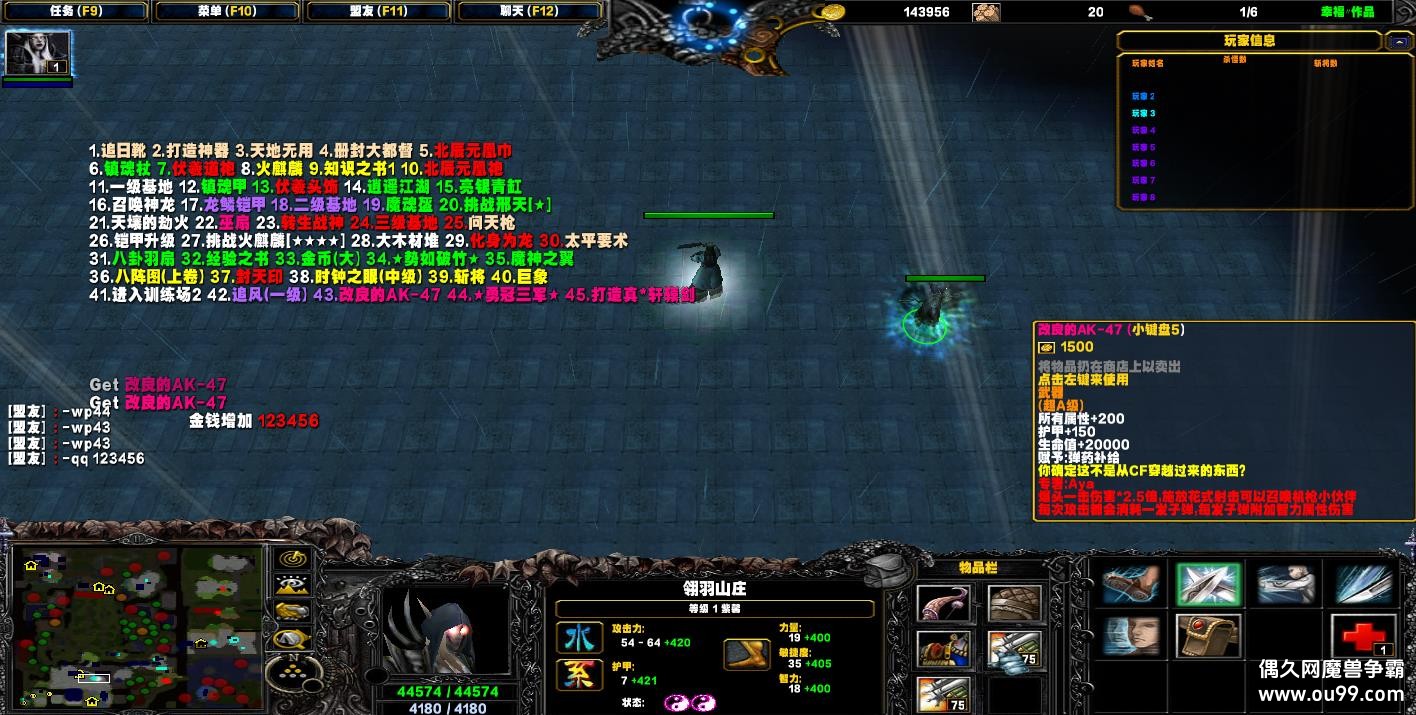Viewport: 1416px width, 715px height.
Task: Click the red cross skill-point button
Action: pos(1363,637)
